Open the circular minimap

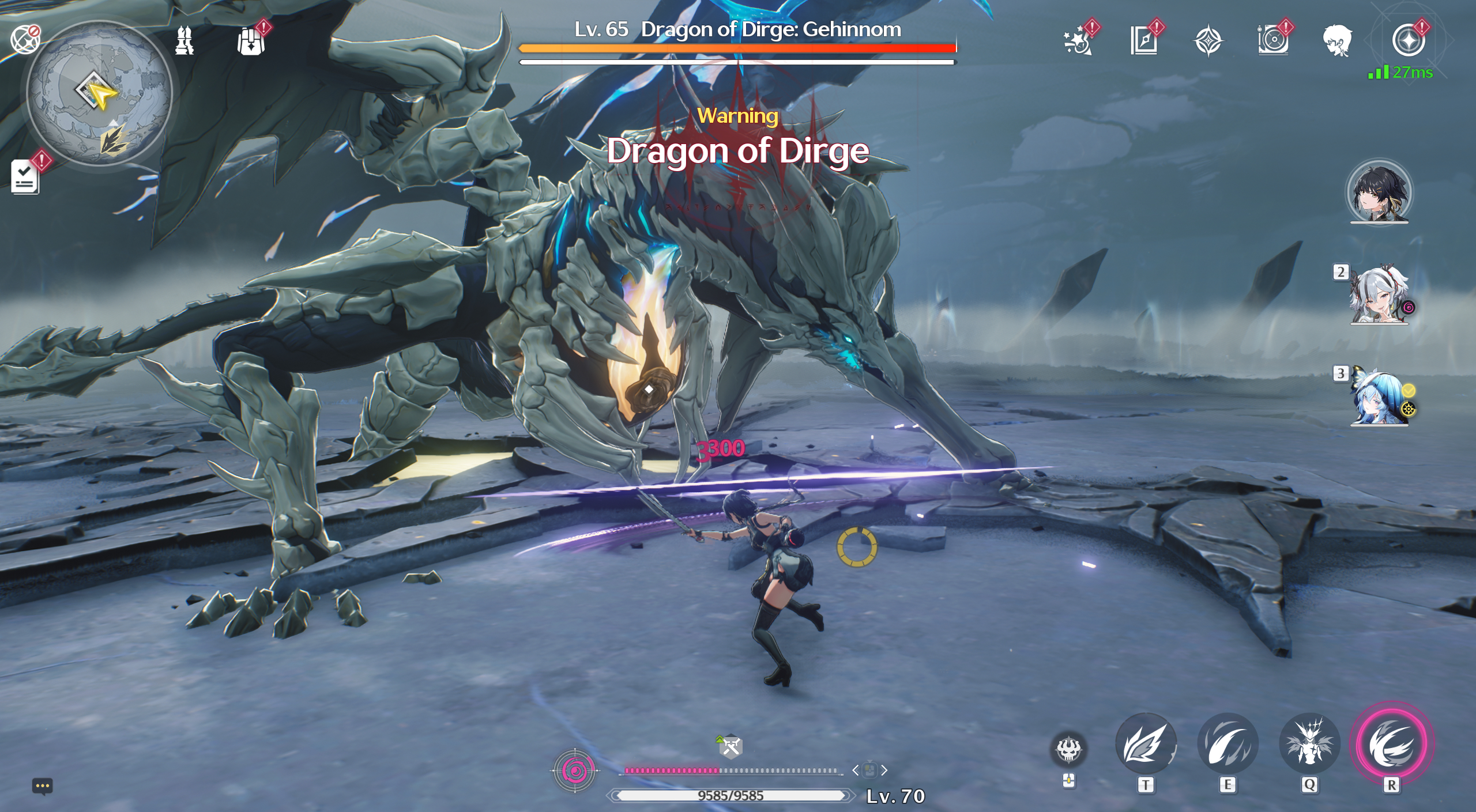click(x=99, y=92)
